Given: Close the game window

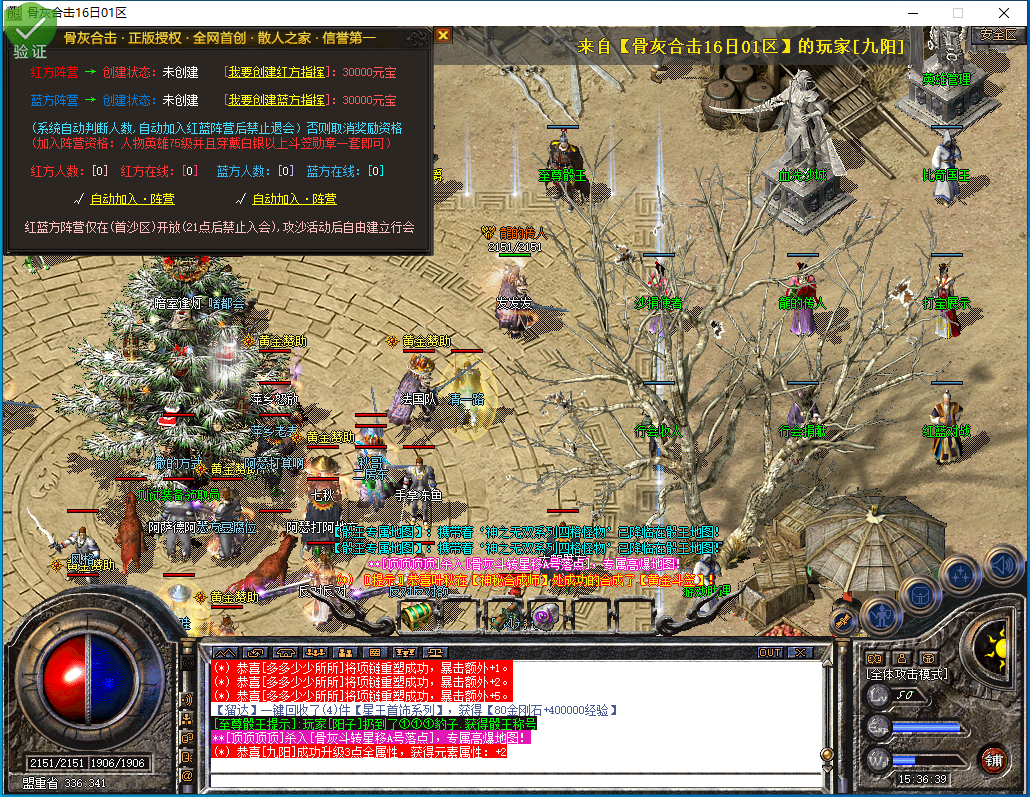Looking at the screenshot, I should pyautogui.click(x=1004, y=12).
